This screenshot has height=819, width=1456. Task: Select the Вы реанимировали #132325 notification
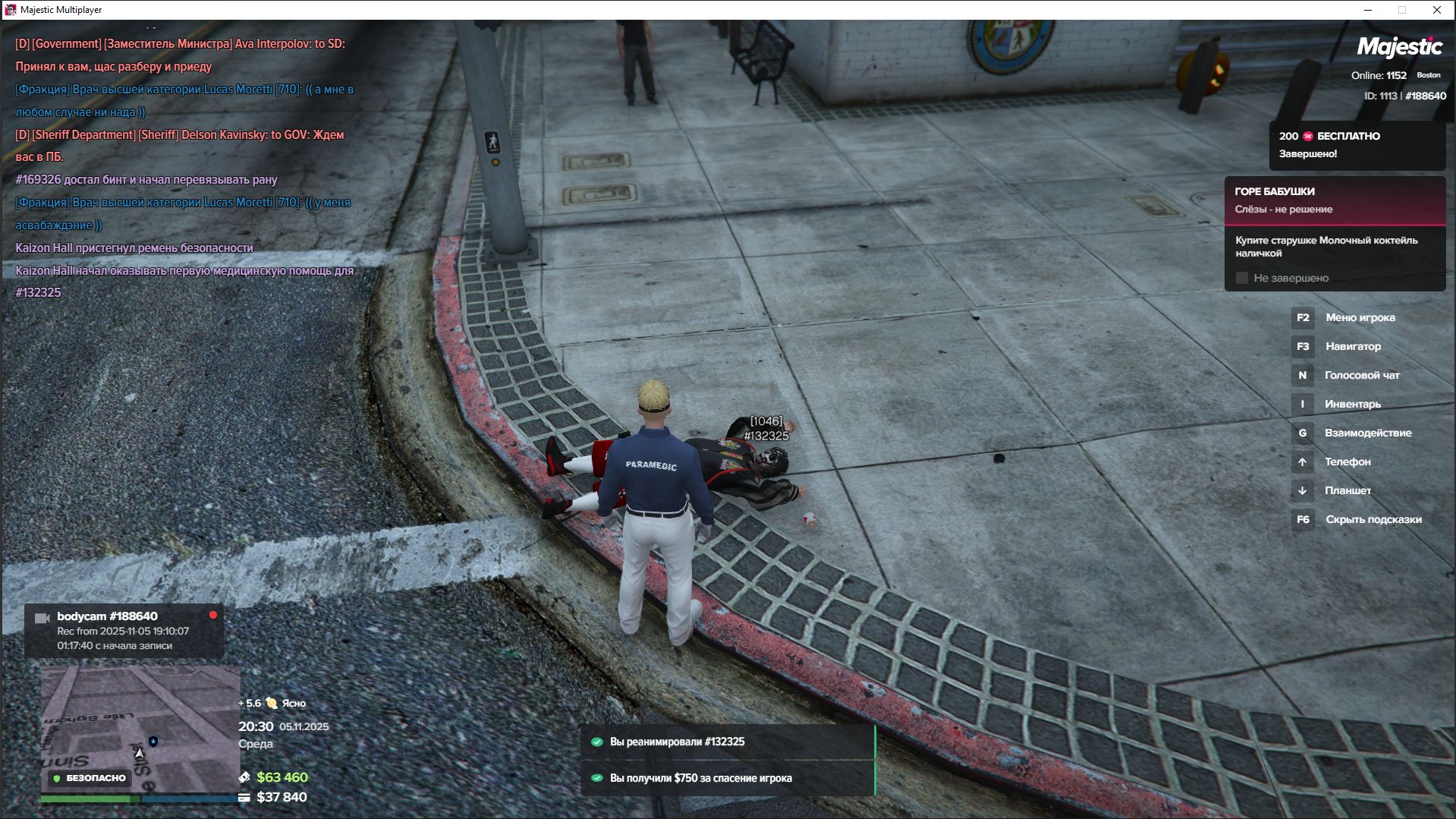pos(728,742)
